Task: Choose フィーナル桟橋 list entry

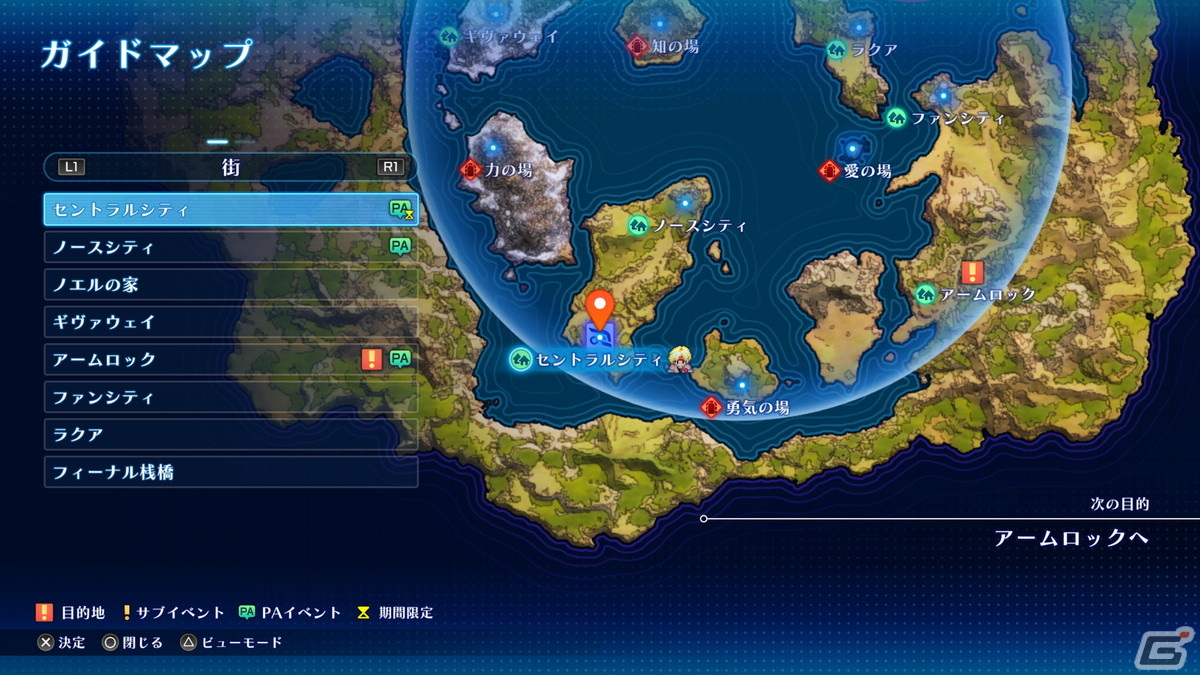Action: coord(230,472)
